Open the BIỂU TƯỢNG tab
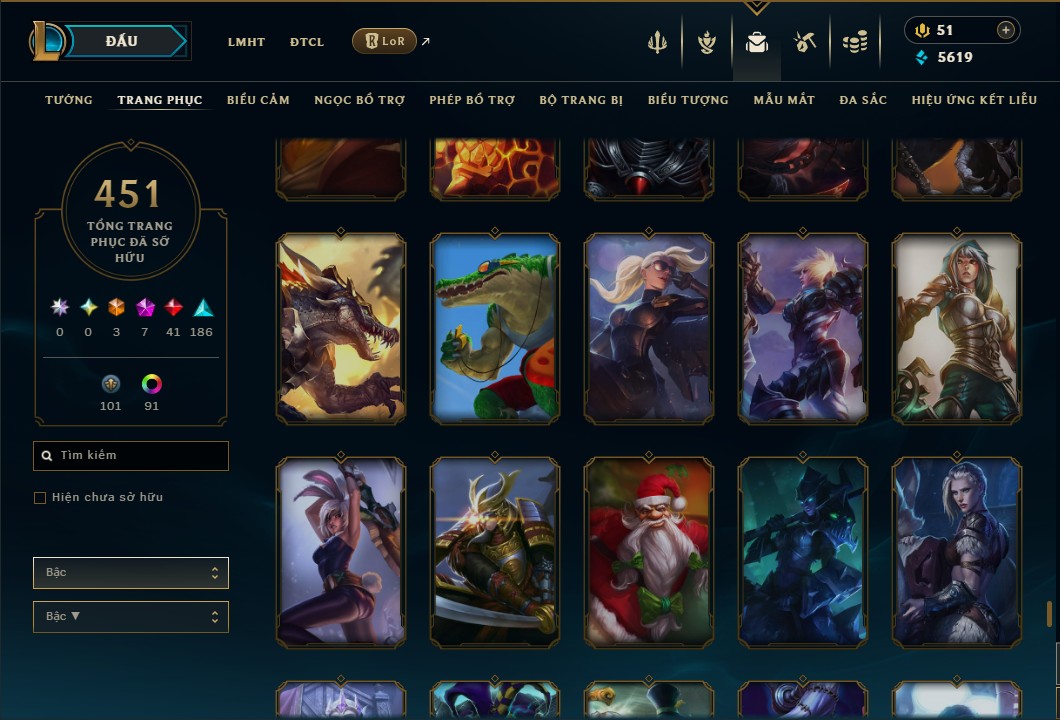The width and height of the screenshot is (1060, 720). (688, 100)
